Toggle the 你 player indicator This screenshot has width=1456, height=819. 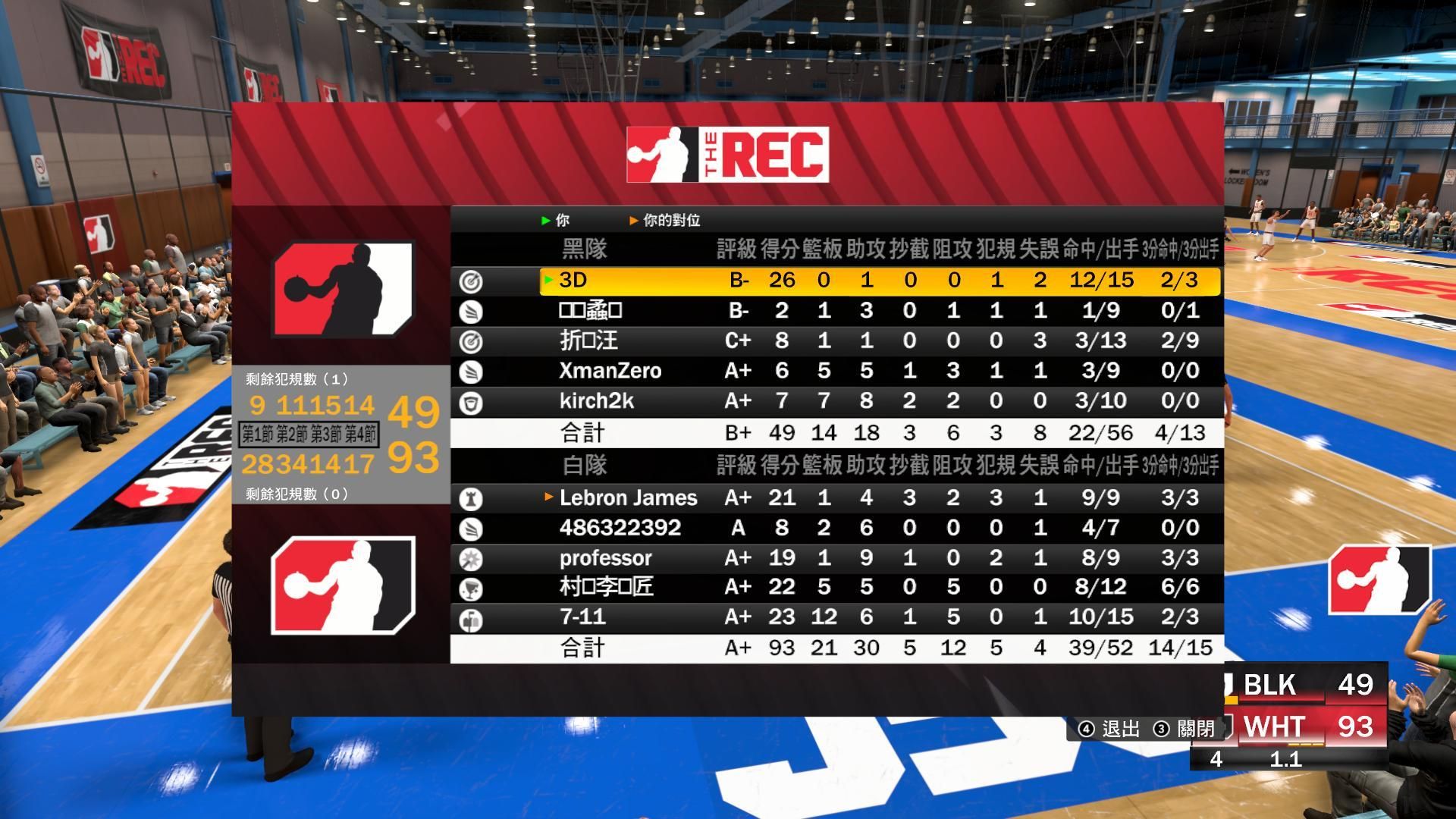(x=556, y=221)
